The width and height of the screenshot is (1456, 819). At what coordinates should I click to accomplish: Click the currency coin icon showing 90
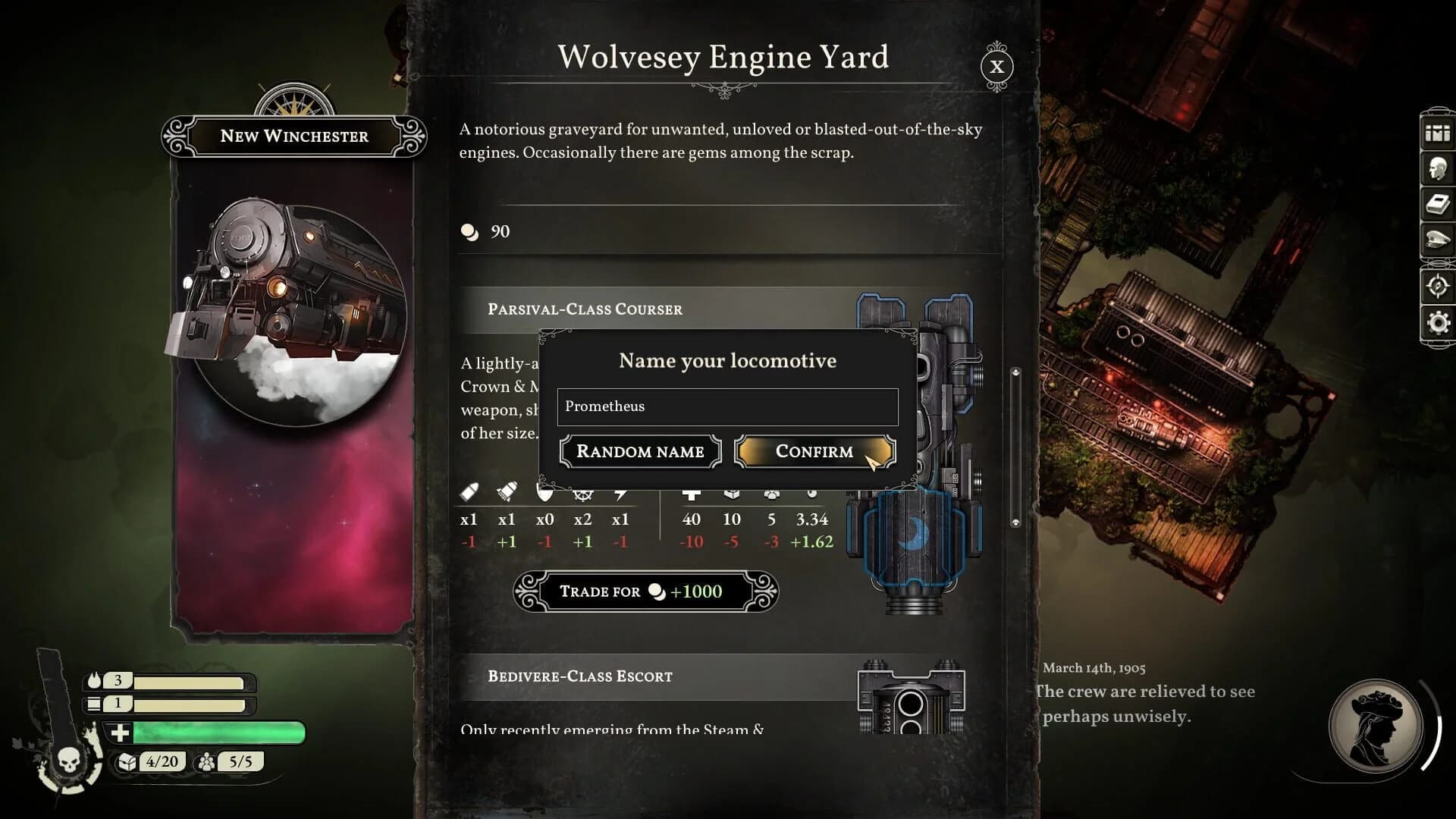[x=470, y=232]
